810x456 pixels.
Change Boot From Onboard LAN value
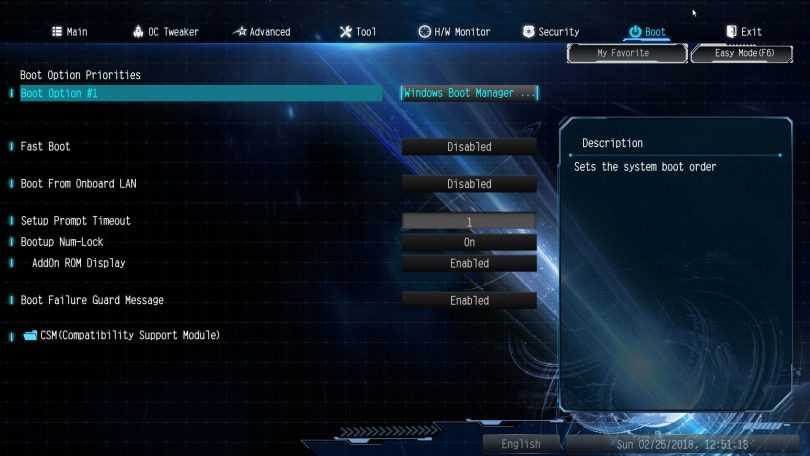click(x=469, y=184)
